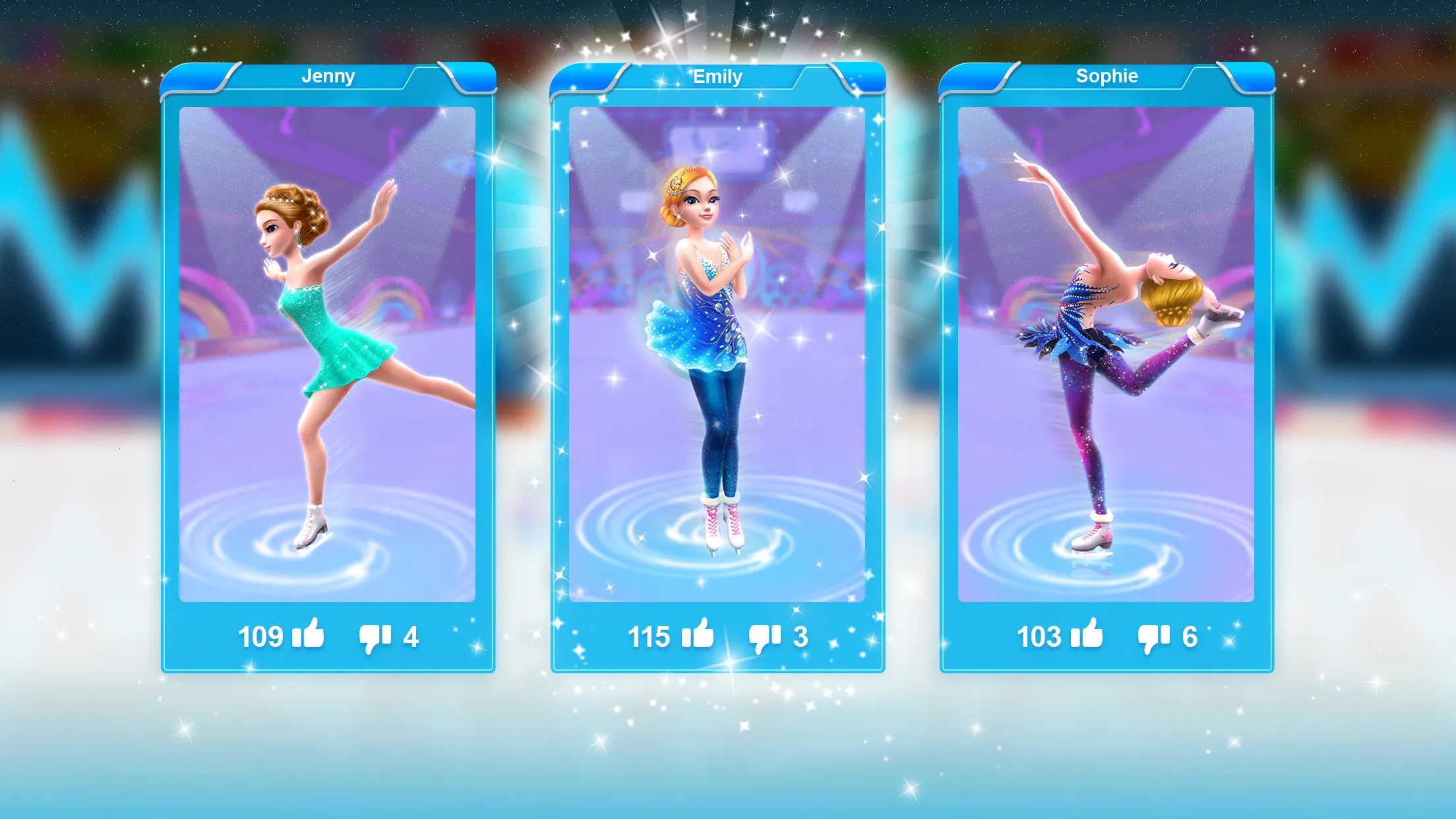Click Jenny's dislike count of 4
The width and height of the screenshot is (1456, 819).
pyautogui.click(x=413, y=635)
